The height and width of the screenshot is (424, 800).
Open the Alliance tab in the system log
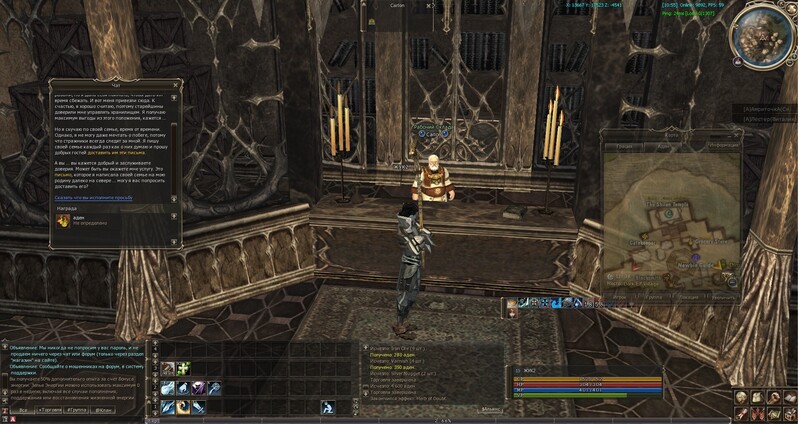[490, 410]
